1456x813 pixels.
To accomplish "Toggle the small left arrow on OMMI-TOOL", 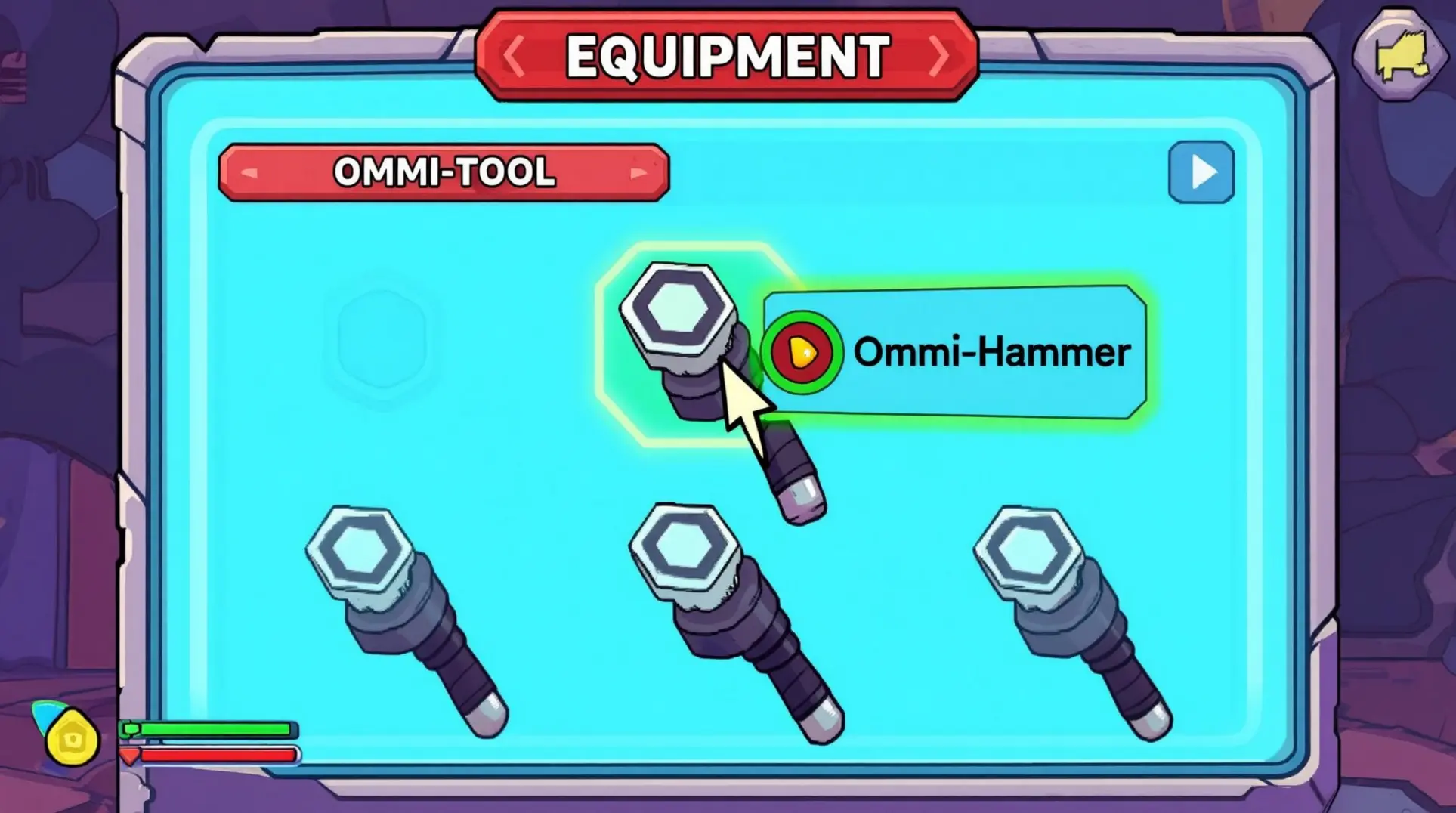I will (x=249, y=172).
